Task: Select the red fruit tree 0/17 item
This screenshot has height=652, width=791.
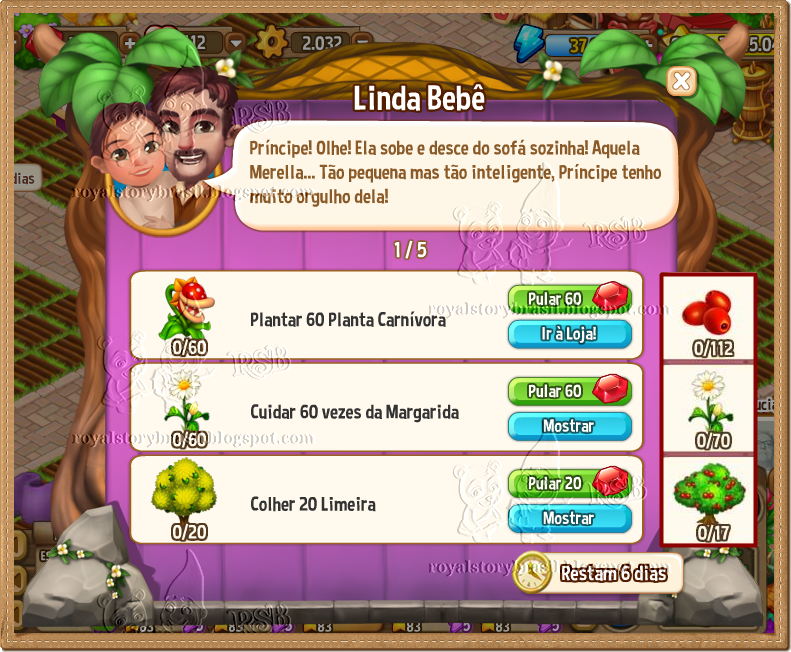Action: [x=708, y=501]
